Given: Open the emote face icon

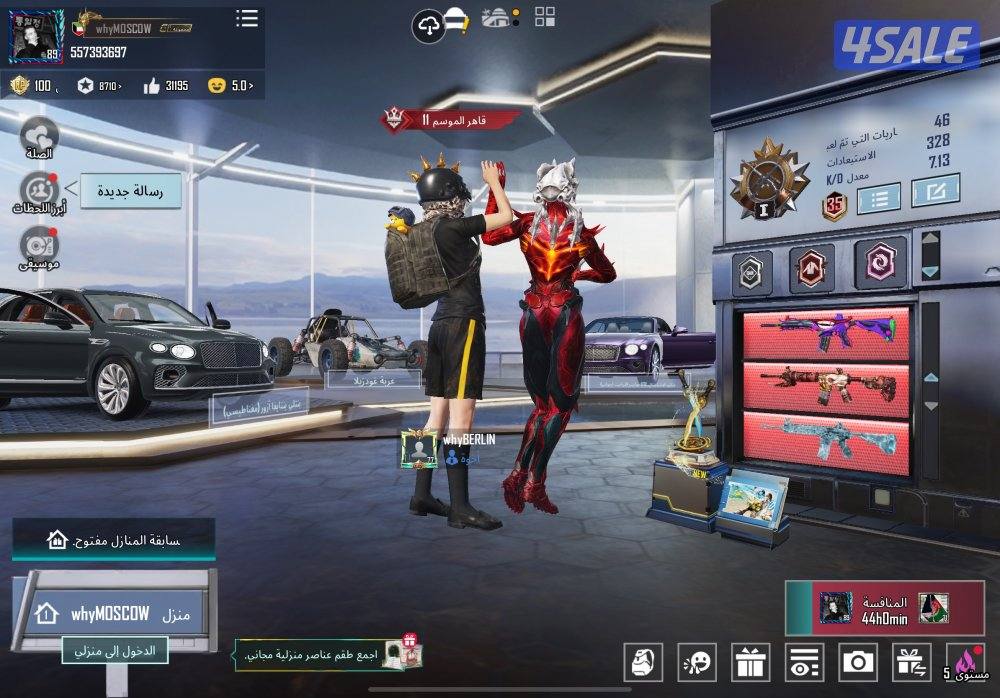Looking at the screenshot, I should pyautogui.click(x=696, y=662).
